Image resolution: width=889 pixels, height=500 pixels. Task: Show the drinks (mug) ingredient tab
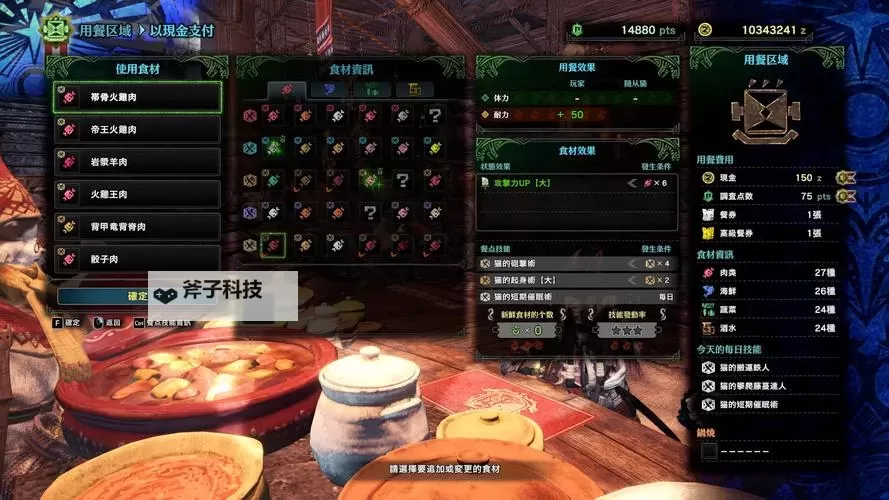(x=414, y=90)
